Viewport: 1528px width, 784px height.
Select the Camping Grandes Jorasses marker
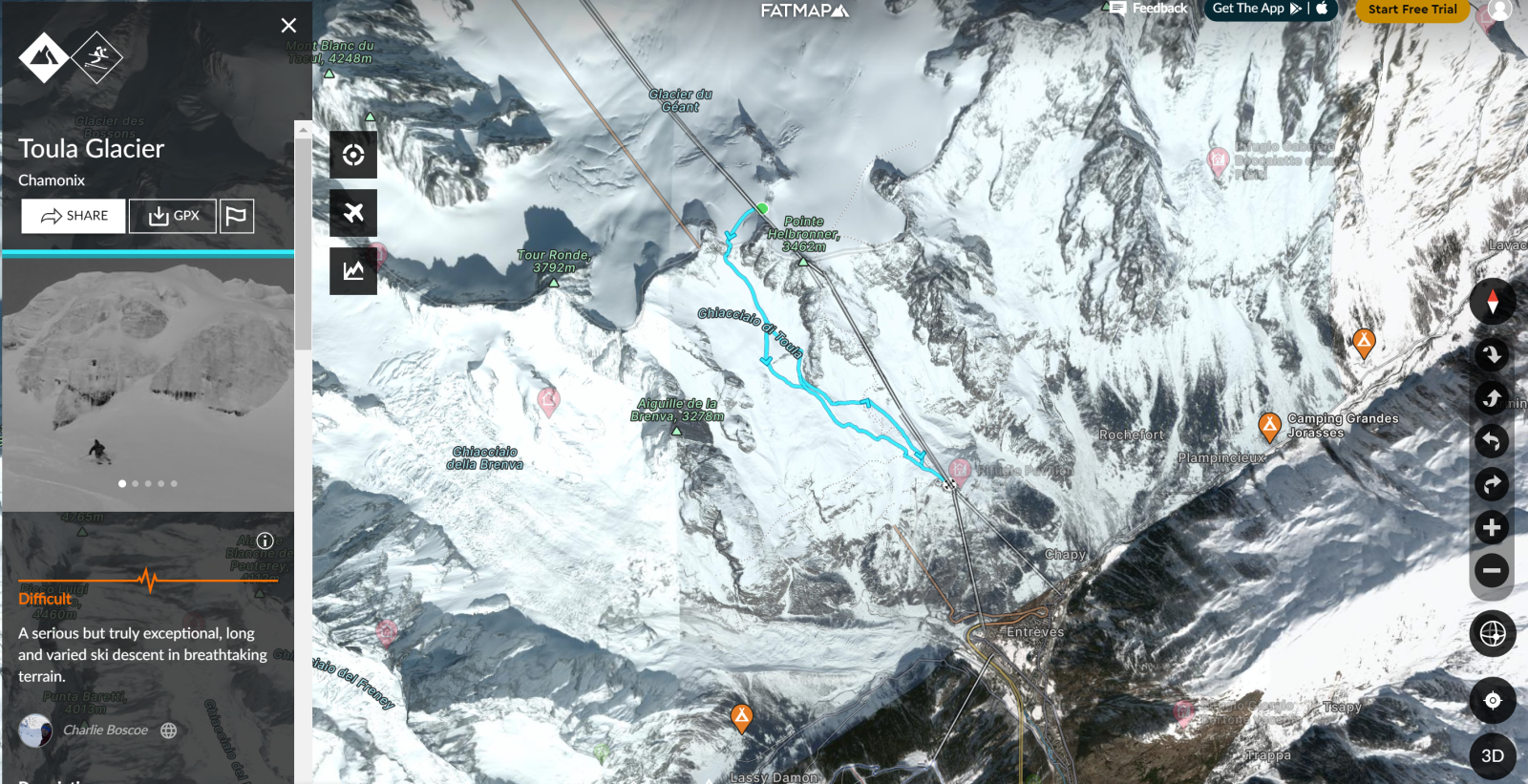(1269, 426)
